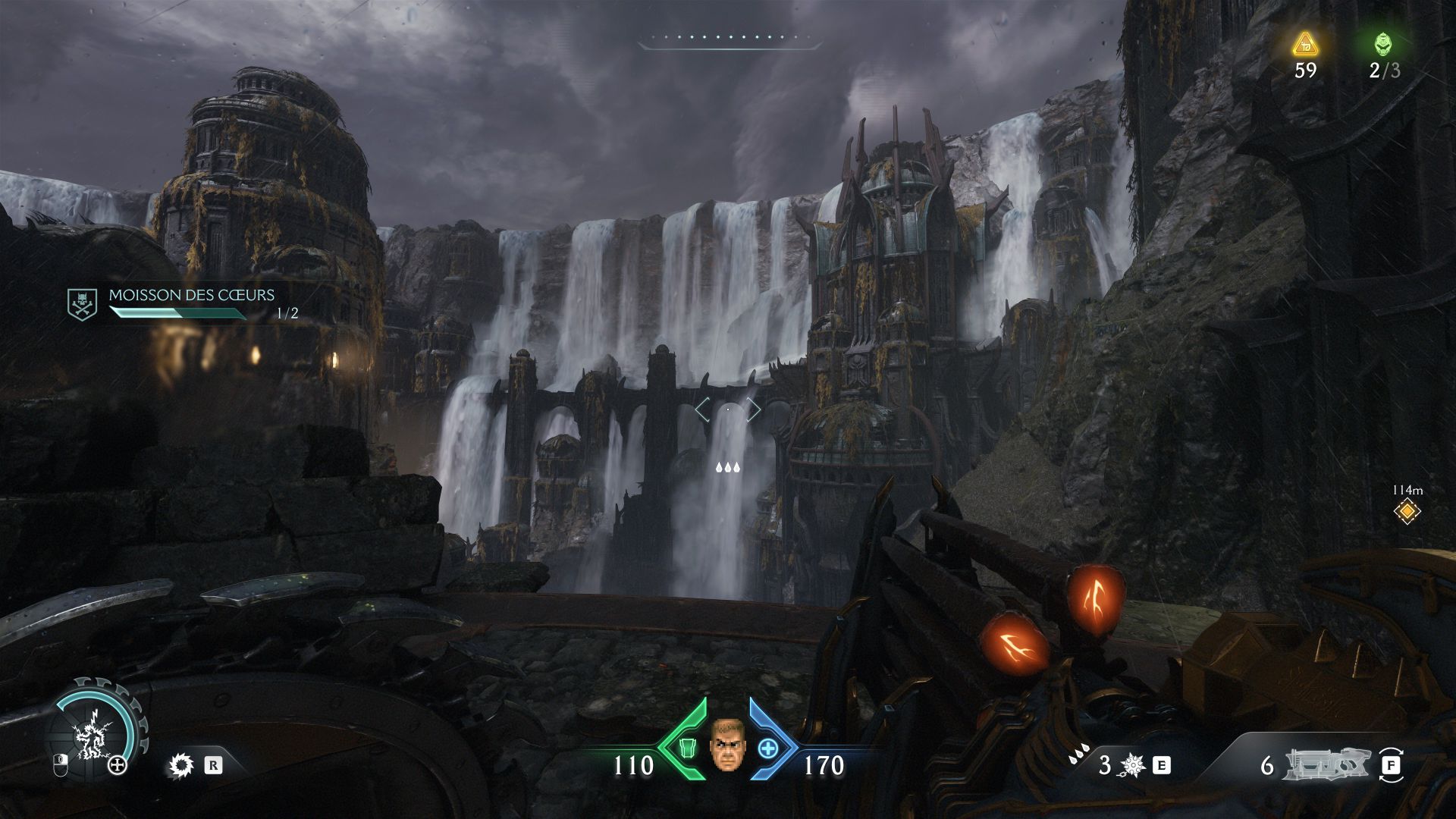Screen dimensions: 1456x819
Task: Click the shield saw throw icon
Action: click(180, 765)
